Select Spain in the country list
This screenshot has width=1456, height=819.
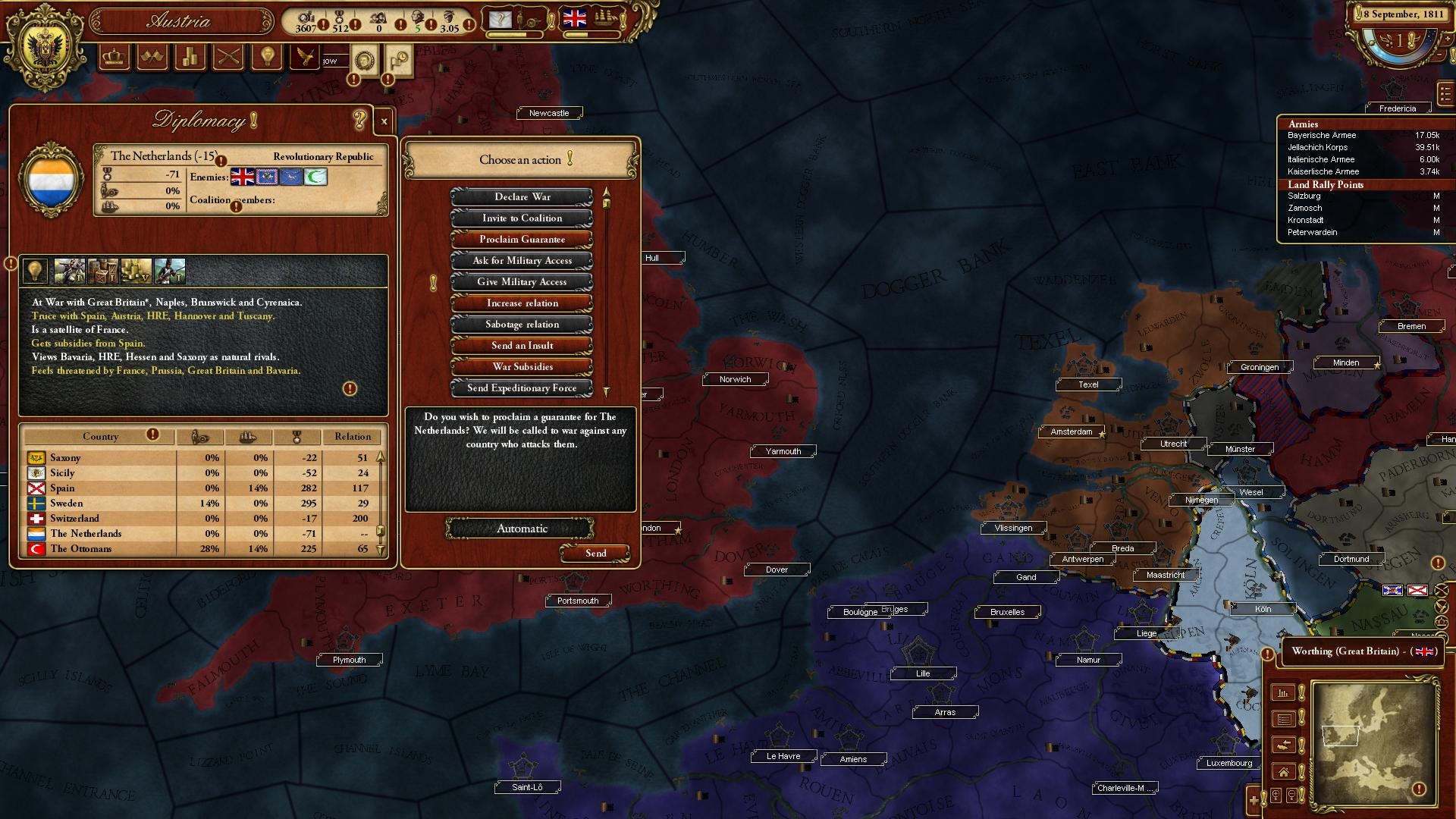pyautogui.click(x=62, y=488)
